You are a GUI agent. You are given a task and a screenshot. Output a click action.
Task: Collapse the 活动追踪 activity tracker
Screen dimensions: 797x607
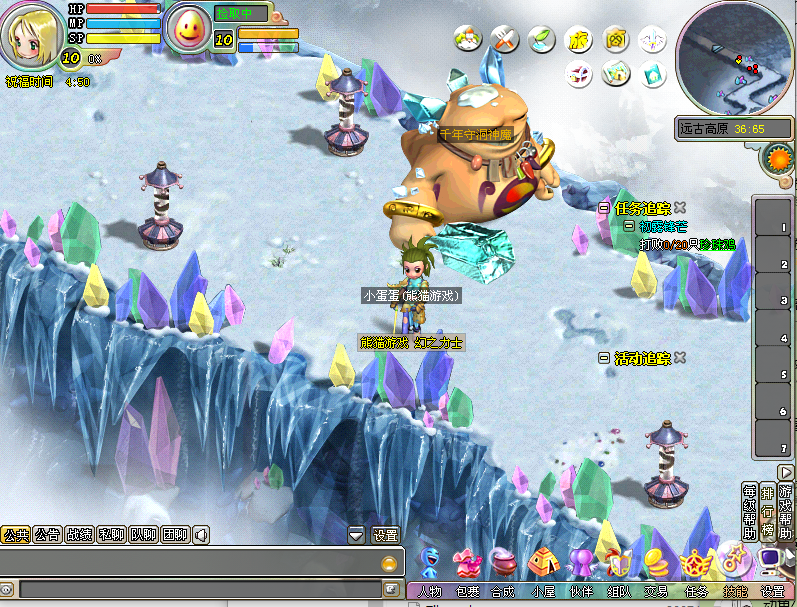coord(603,358)
